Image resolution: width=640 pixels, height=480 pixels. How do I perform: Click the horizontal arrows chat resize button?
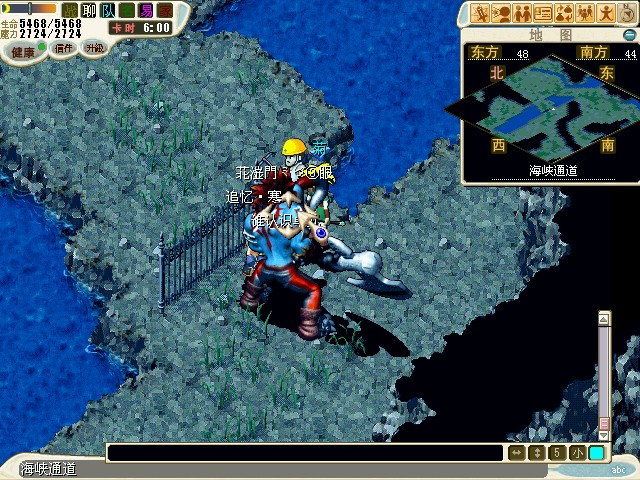pyautogui.click(x=516, y=453)
